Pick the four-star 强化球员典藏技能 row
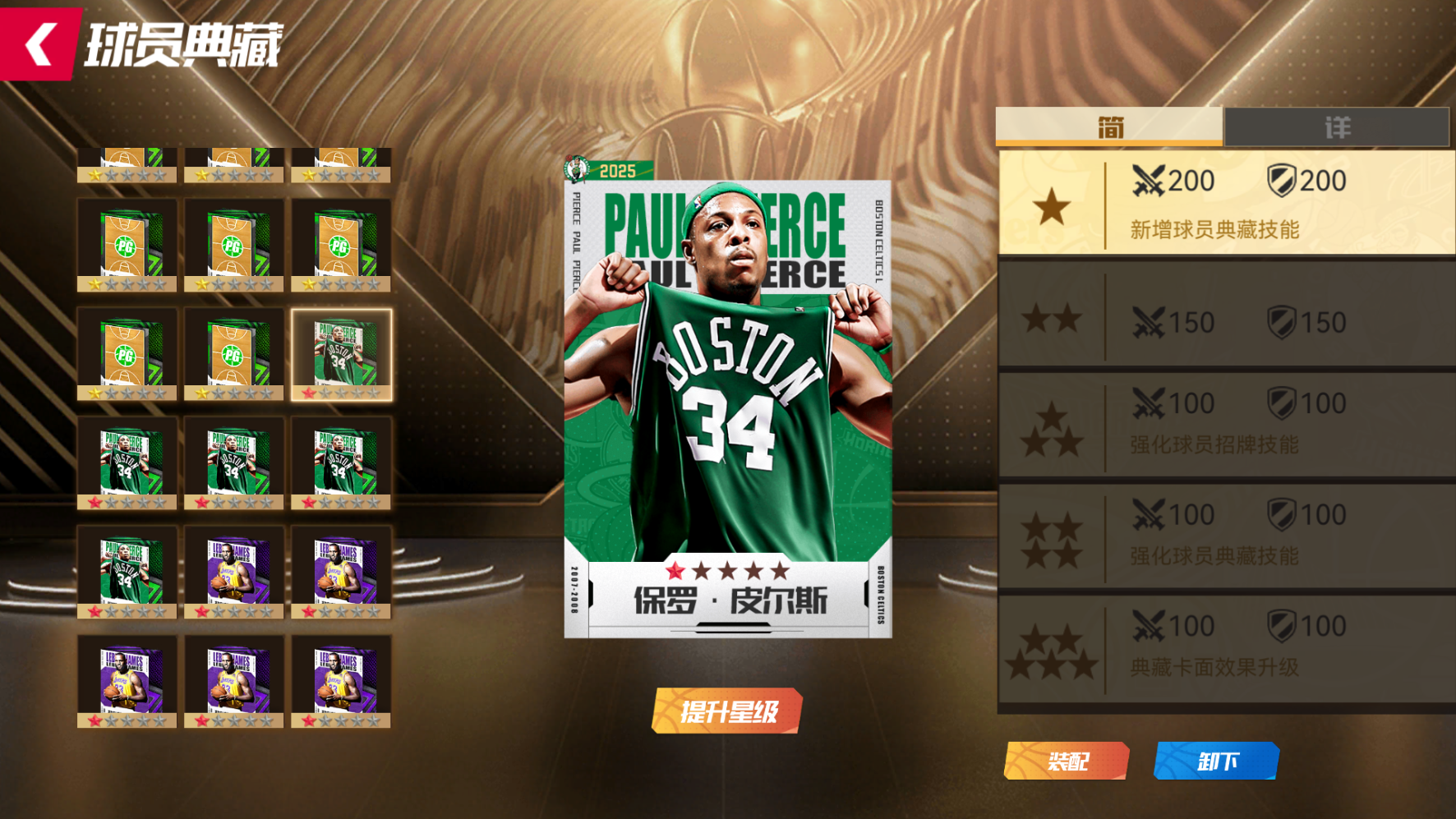1456x819 pixels. click(x=1226, y=536)
